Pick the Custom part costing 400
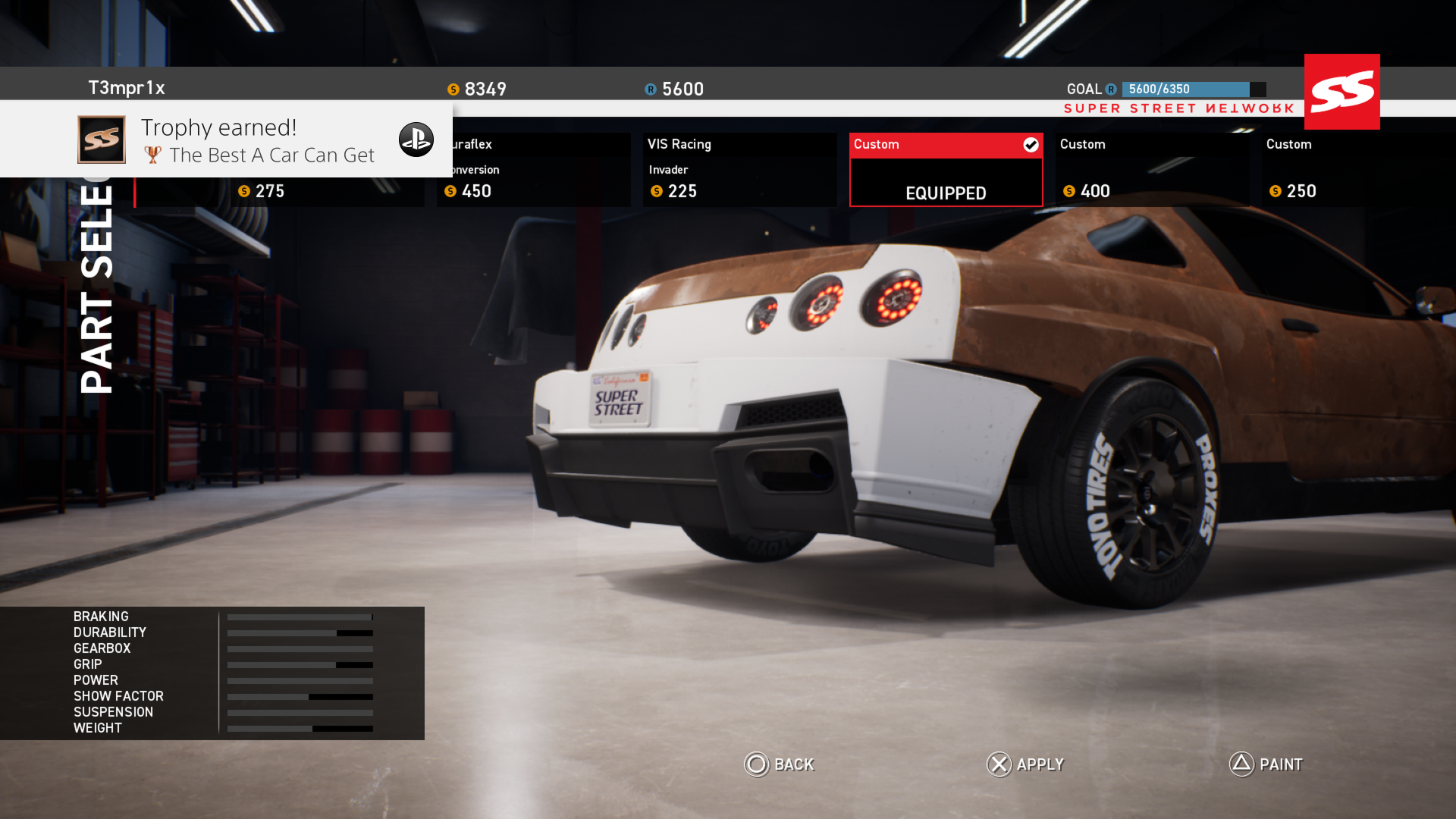The image size is (1456, 819). tap(1152, 171)
